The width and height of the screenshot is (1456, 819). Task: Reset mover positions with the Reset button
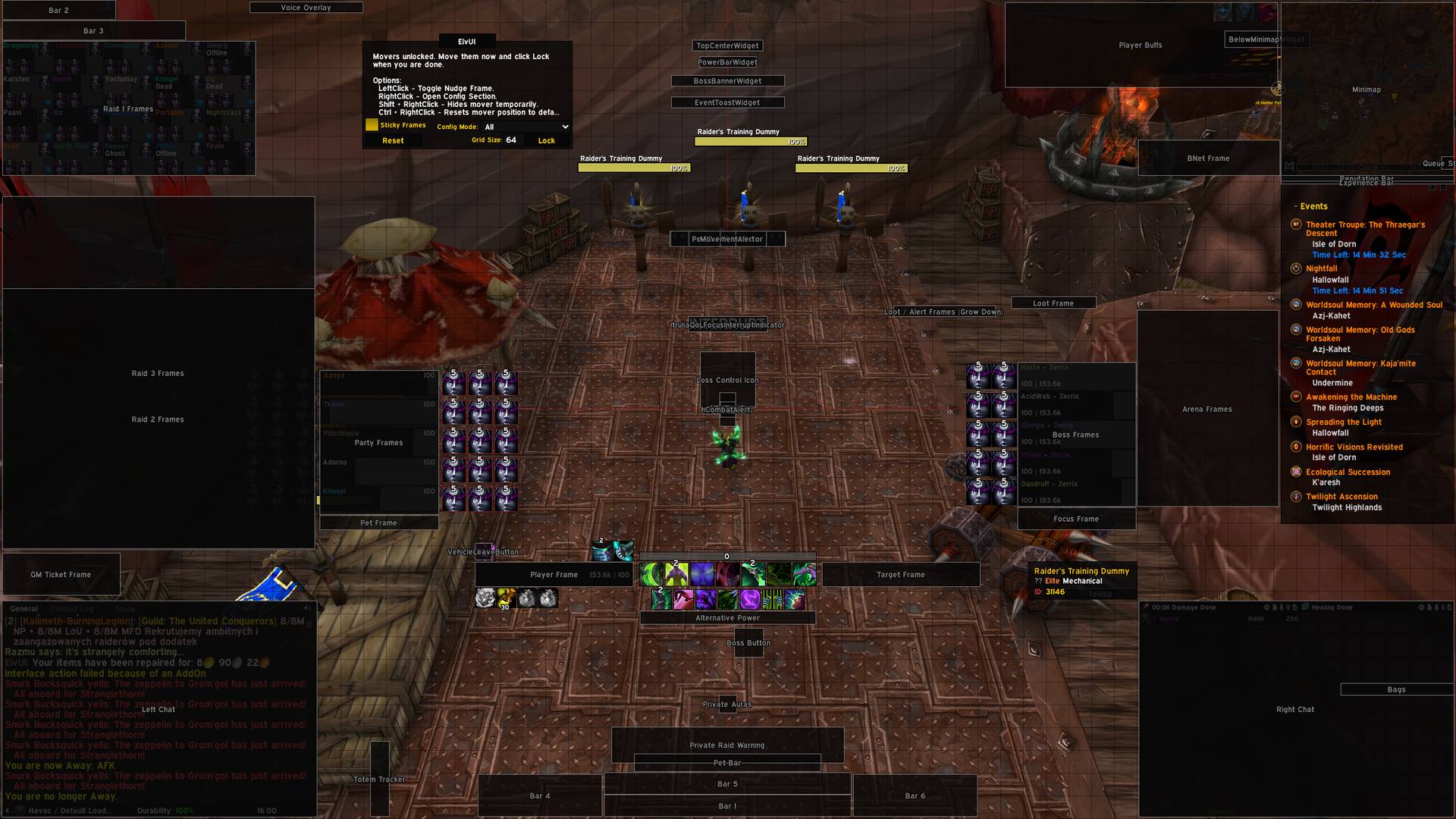393,140
